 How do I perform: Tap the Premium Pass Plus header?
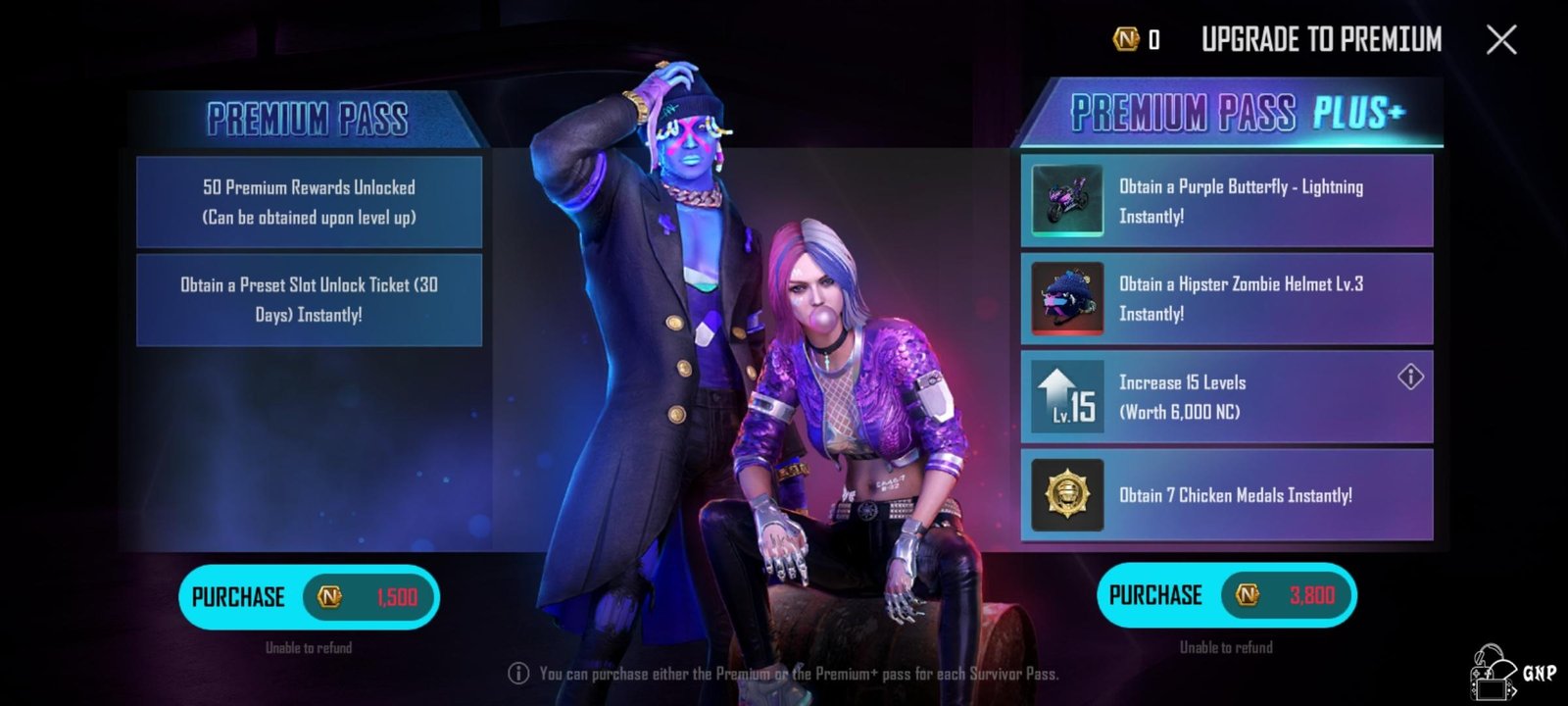pos(1237,114)
